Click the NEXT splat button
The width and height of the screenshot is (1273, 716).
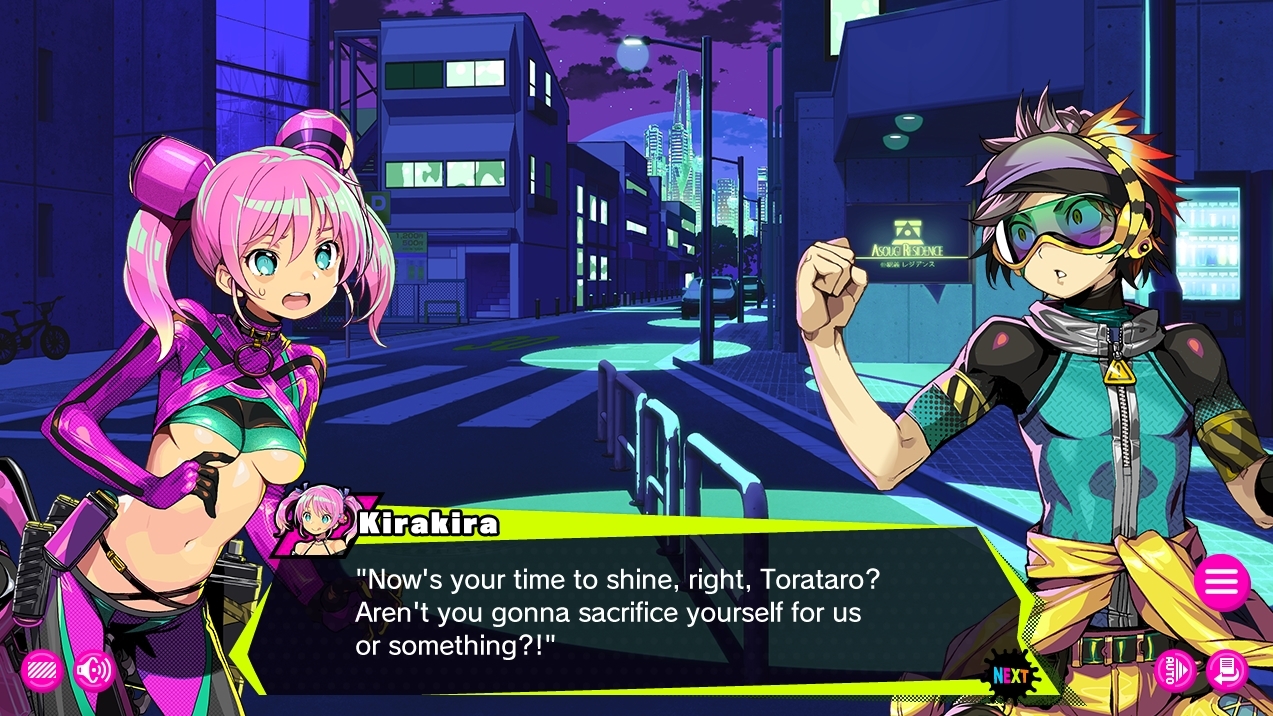[x=1010, y=675]
